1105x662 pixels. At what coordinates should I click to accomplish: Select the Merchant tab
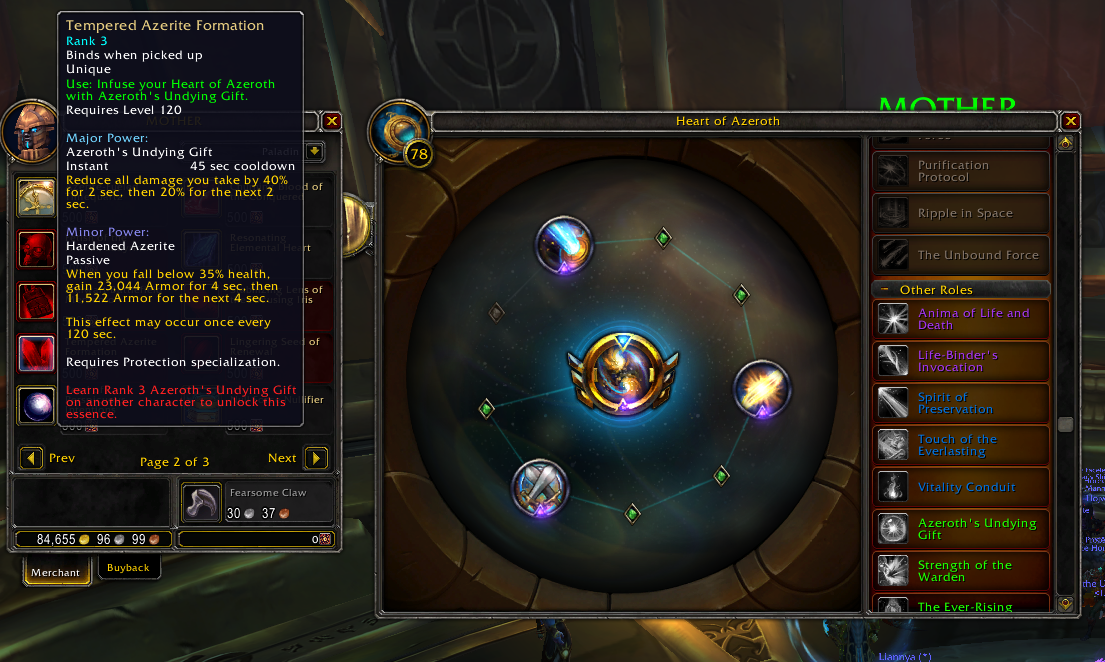(x=55, y=572)
